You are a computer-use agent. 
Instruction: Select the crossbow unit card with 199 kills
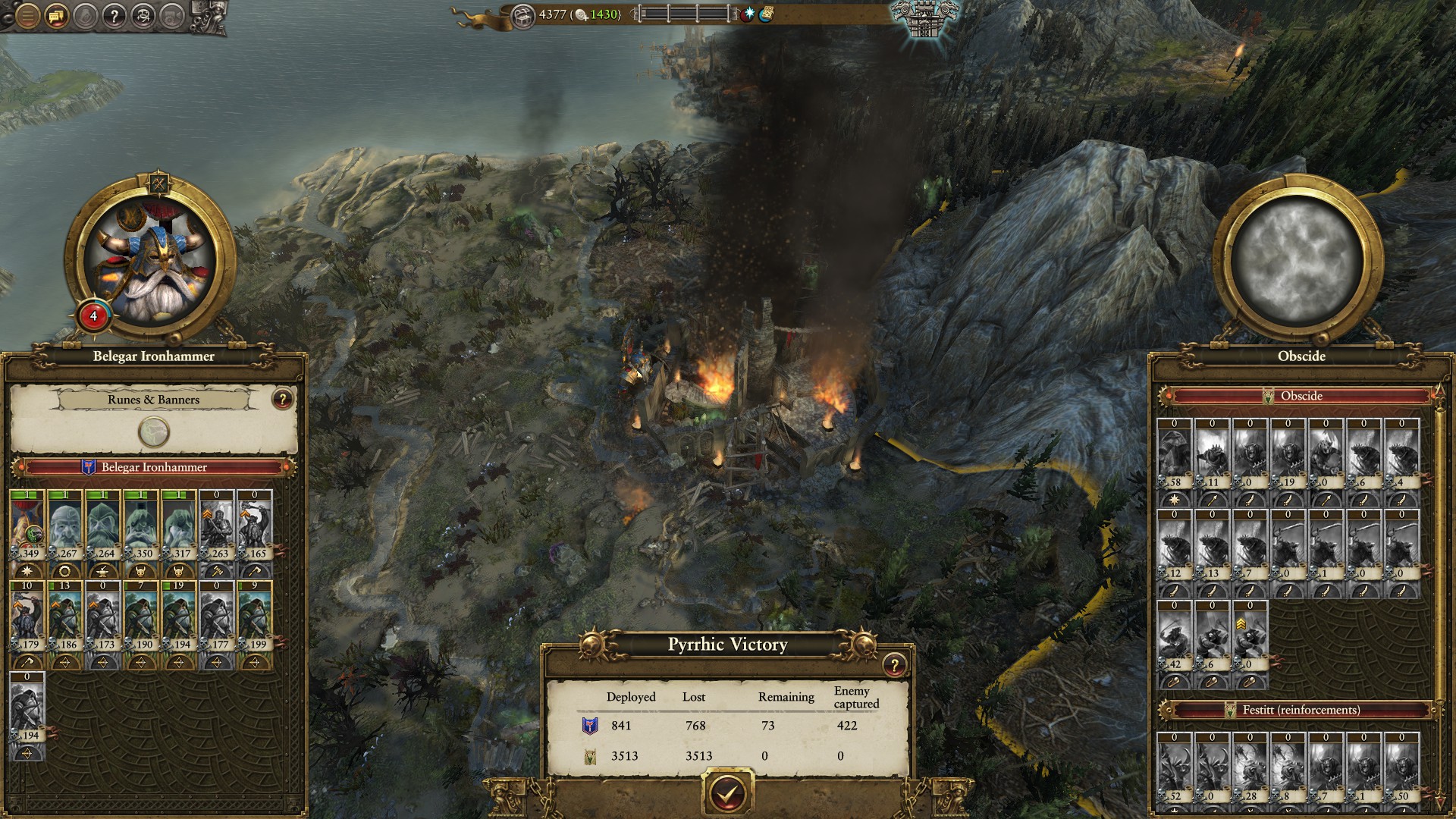coord(255,617)
